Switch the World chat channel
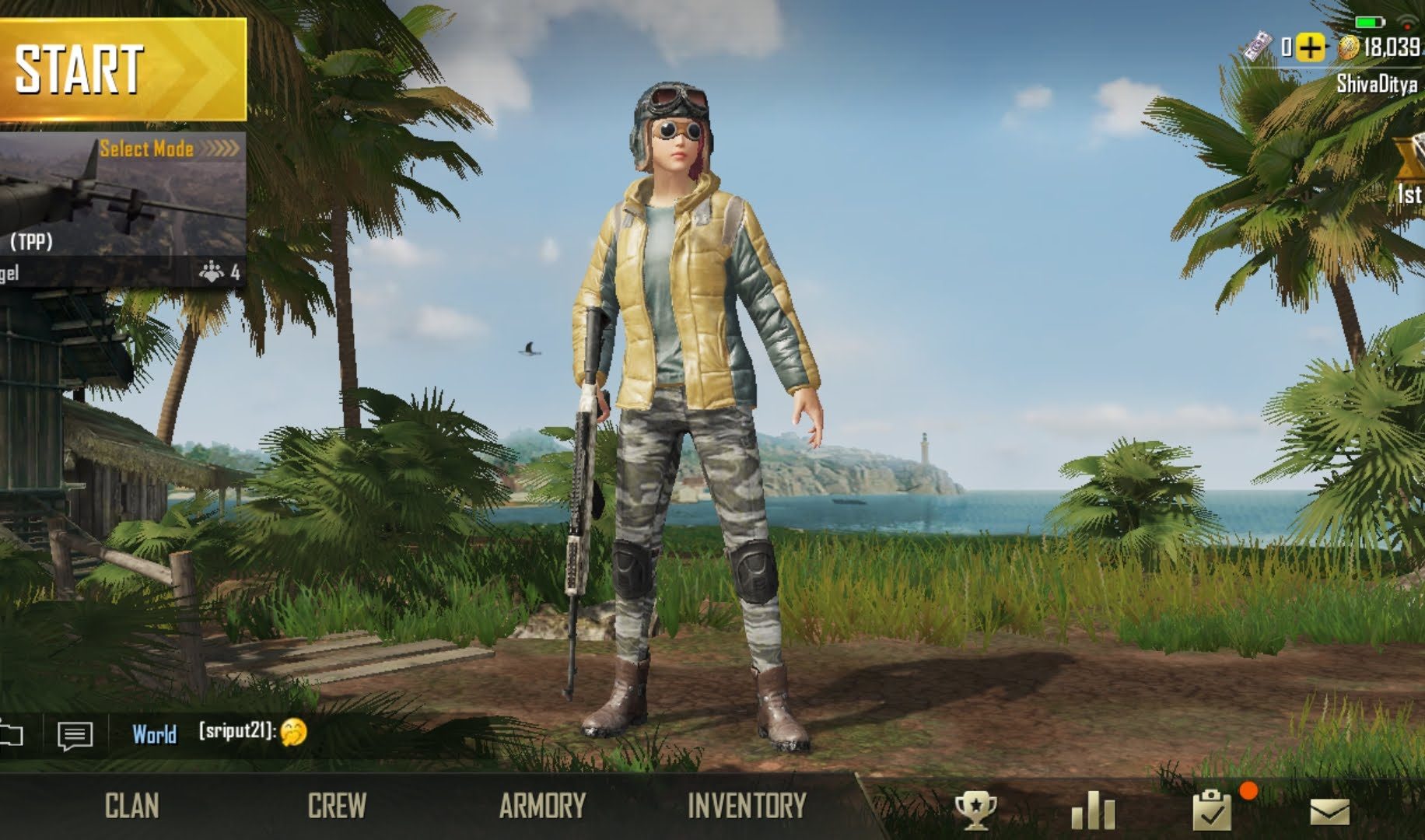1425x840 pixels. point(154,734)
